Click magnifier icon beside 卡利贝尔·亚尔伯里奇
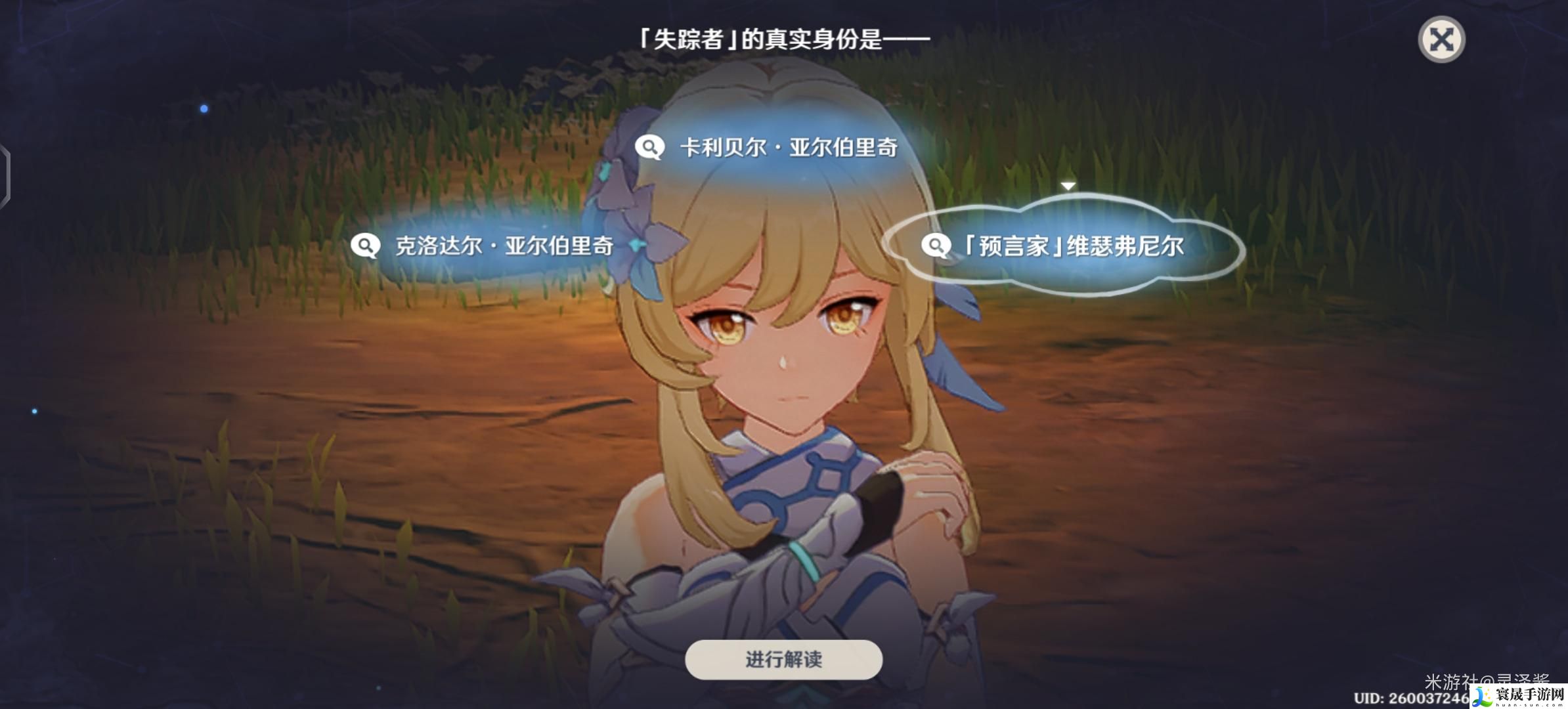Viewport: 1568px width, 709px height. (x=649, y=148)
